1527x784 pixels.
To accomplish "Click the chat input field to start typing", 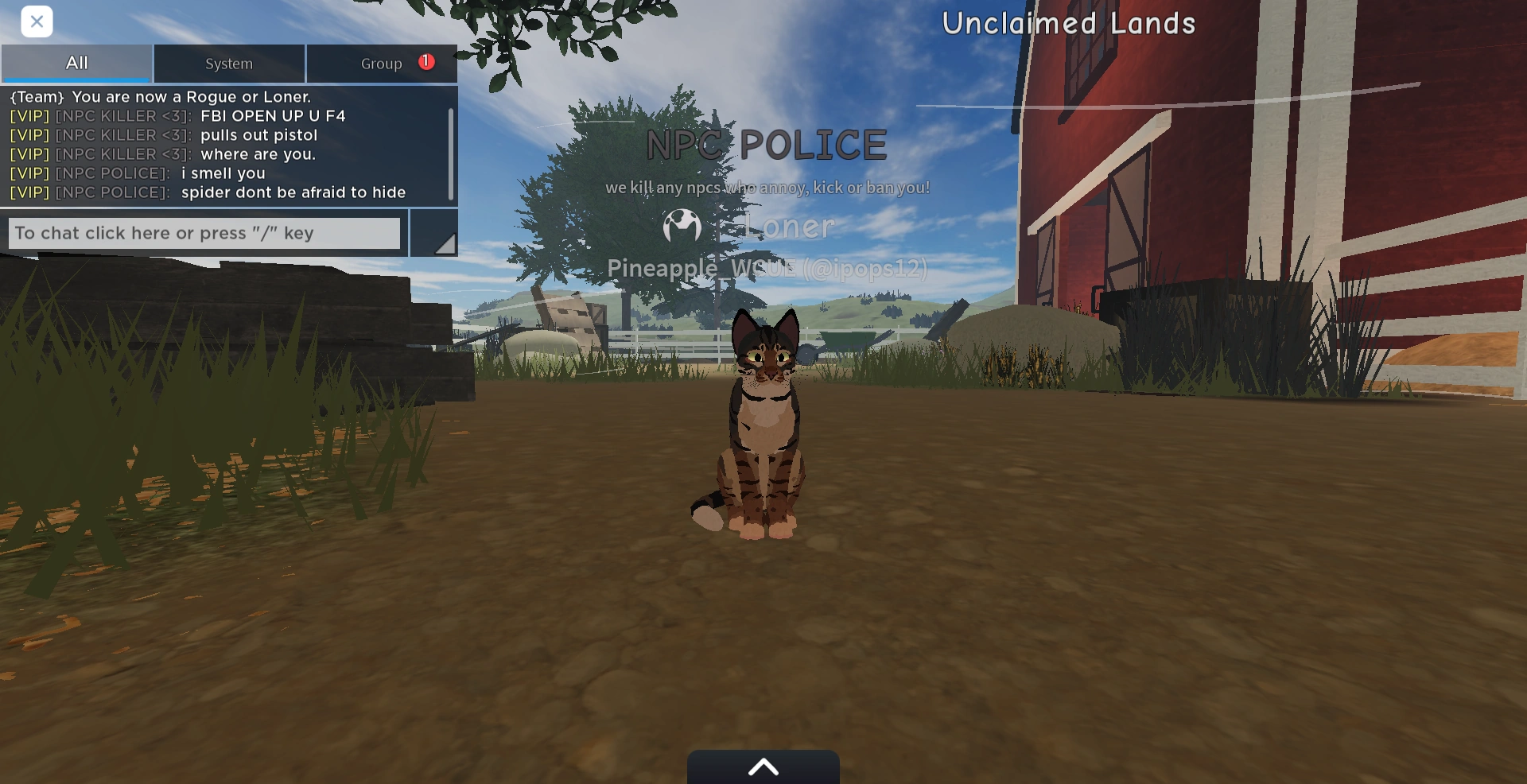I will (204, 232).
